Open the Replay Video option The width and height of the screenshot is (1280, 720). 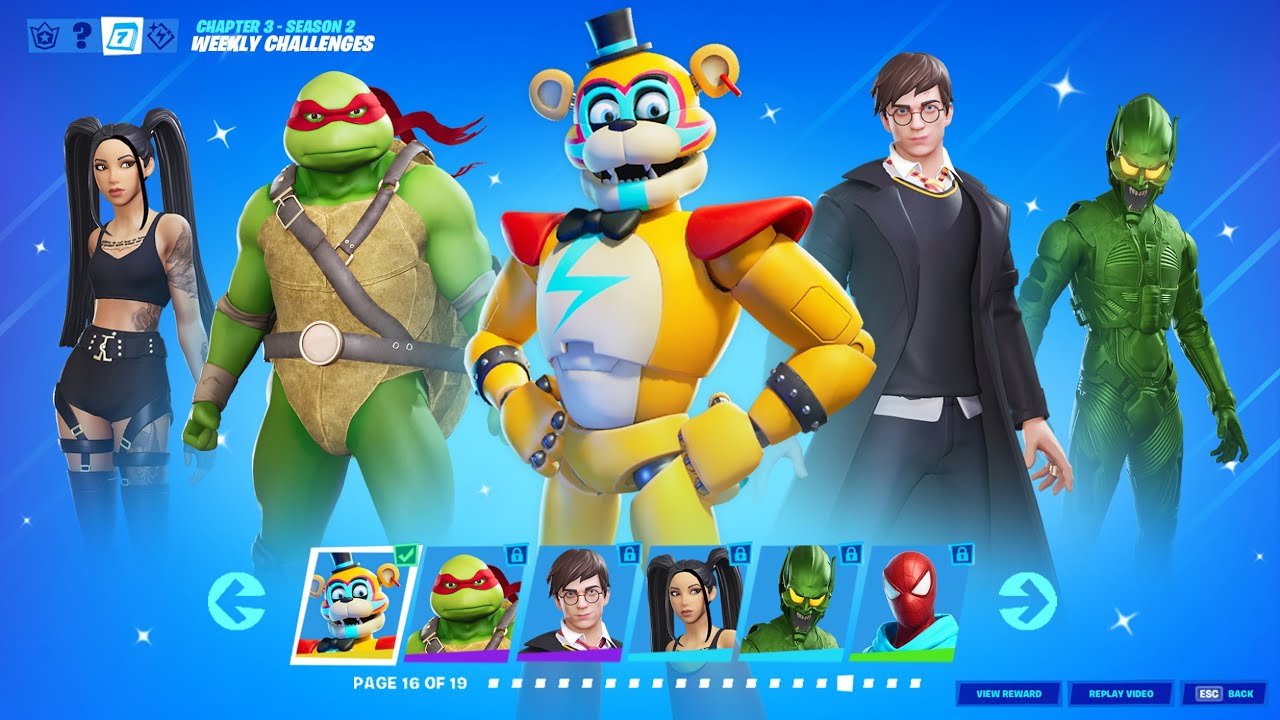[1120, 693]
